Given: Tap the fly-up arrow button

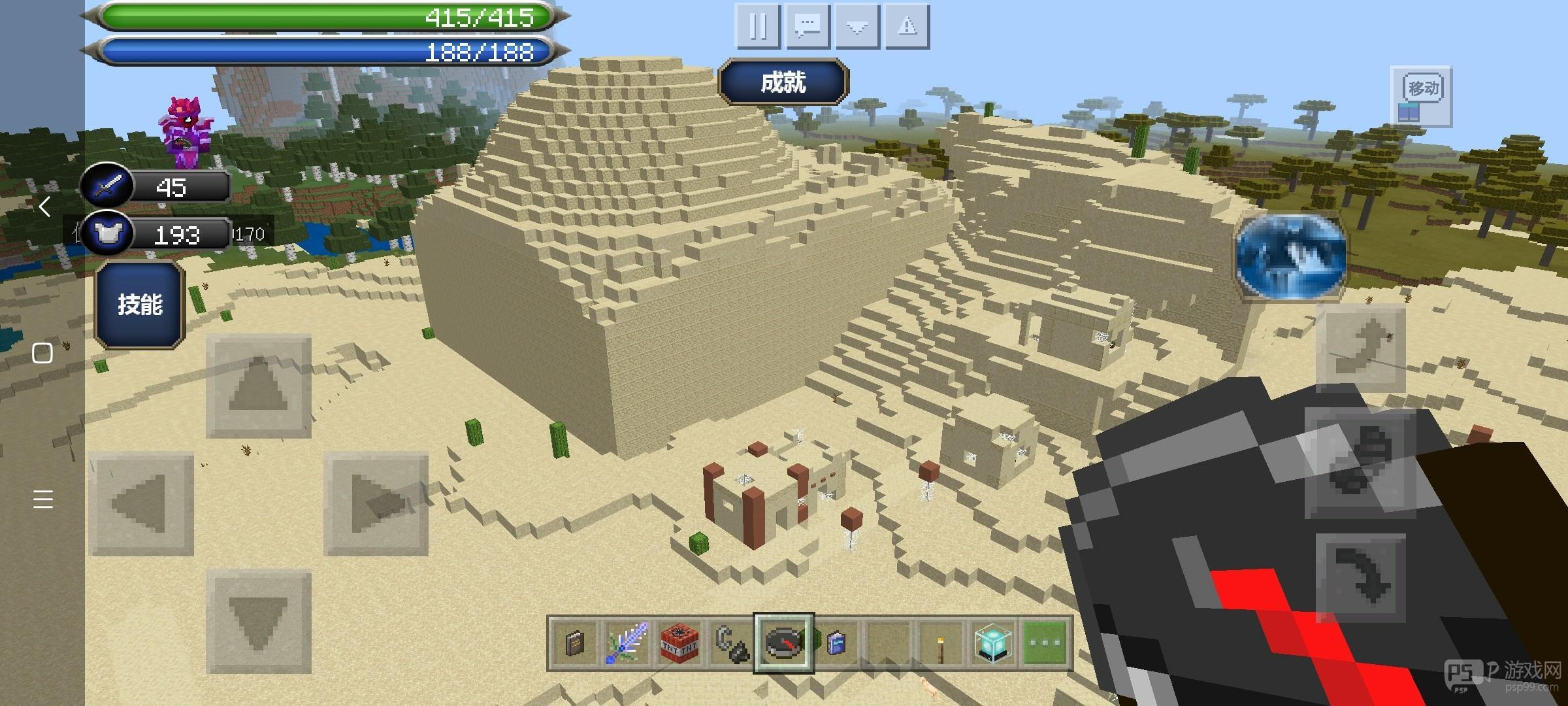Looking at the screenshot, I should pyautogui.click(x=1360, y=348).
